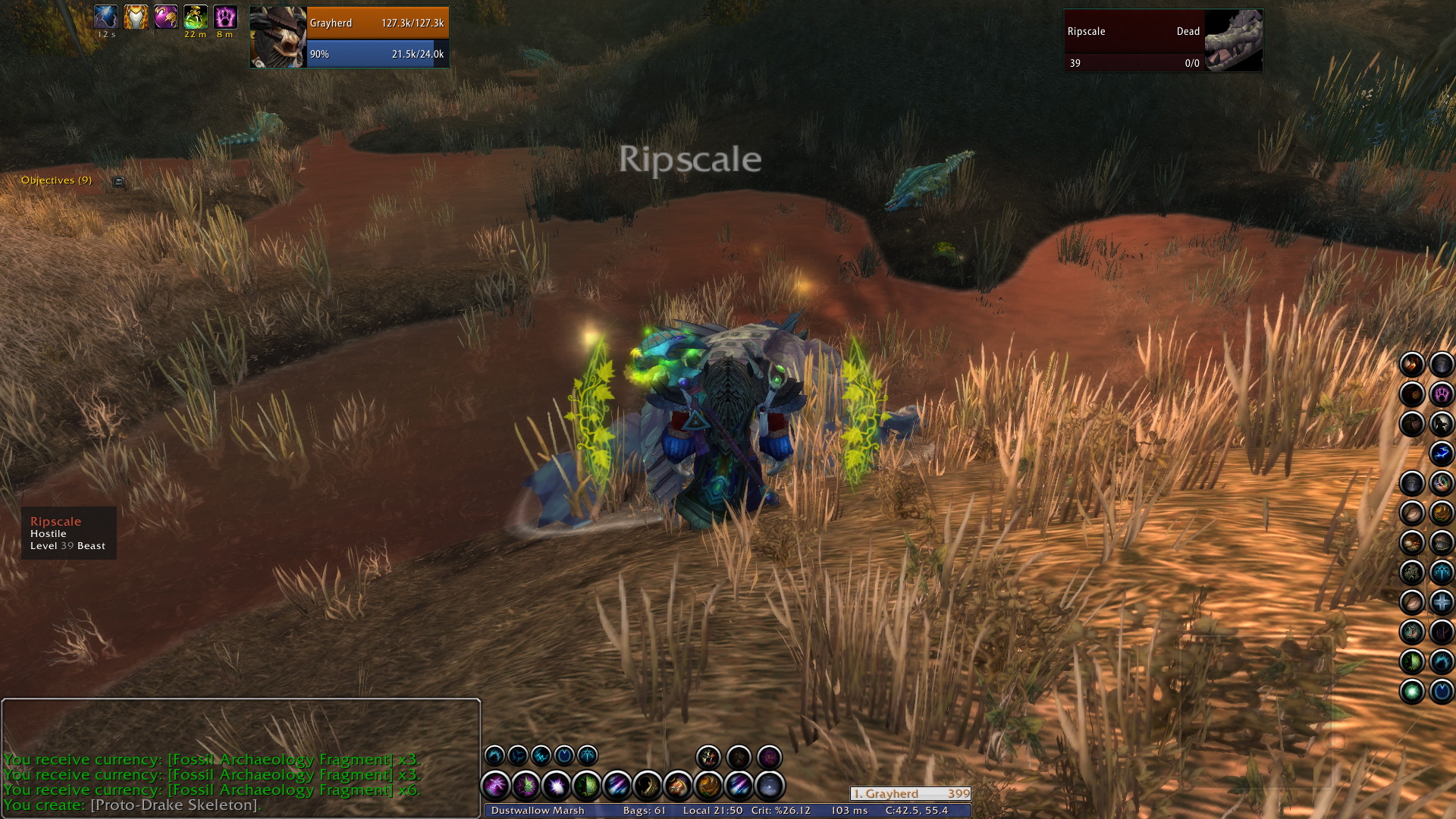This screenshot has height=819, width=1456.
Task: Cast the bright white starburst spell
Action: coord(556,786)
